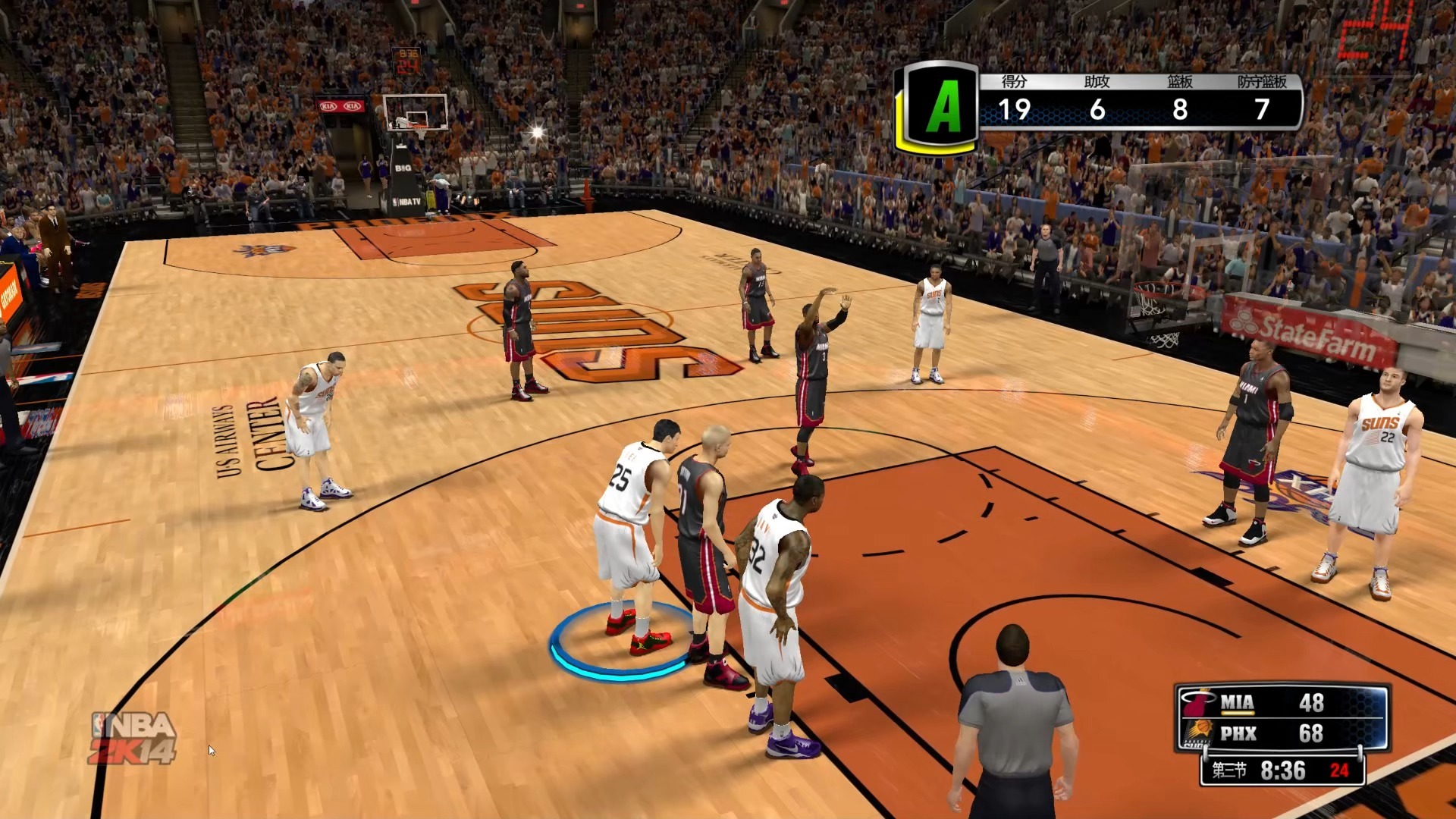Expand the hanging game clock panel
The width and height of the screenshot is (1456, 819).
coord(409,61)
